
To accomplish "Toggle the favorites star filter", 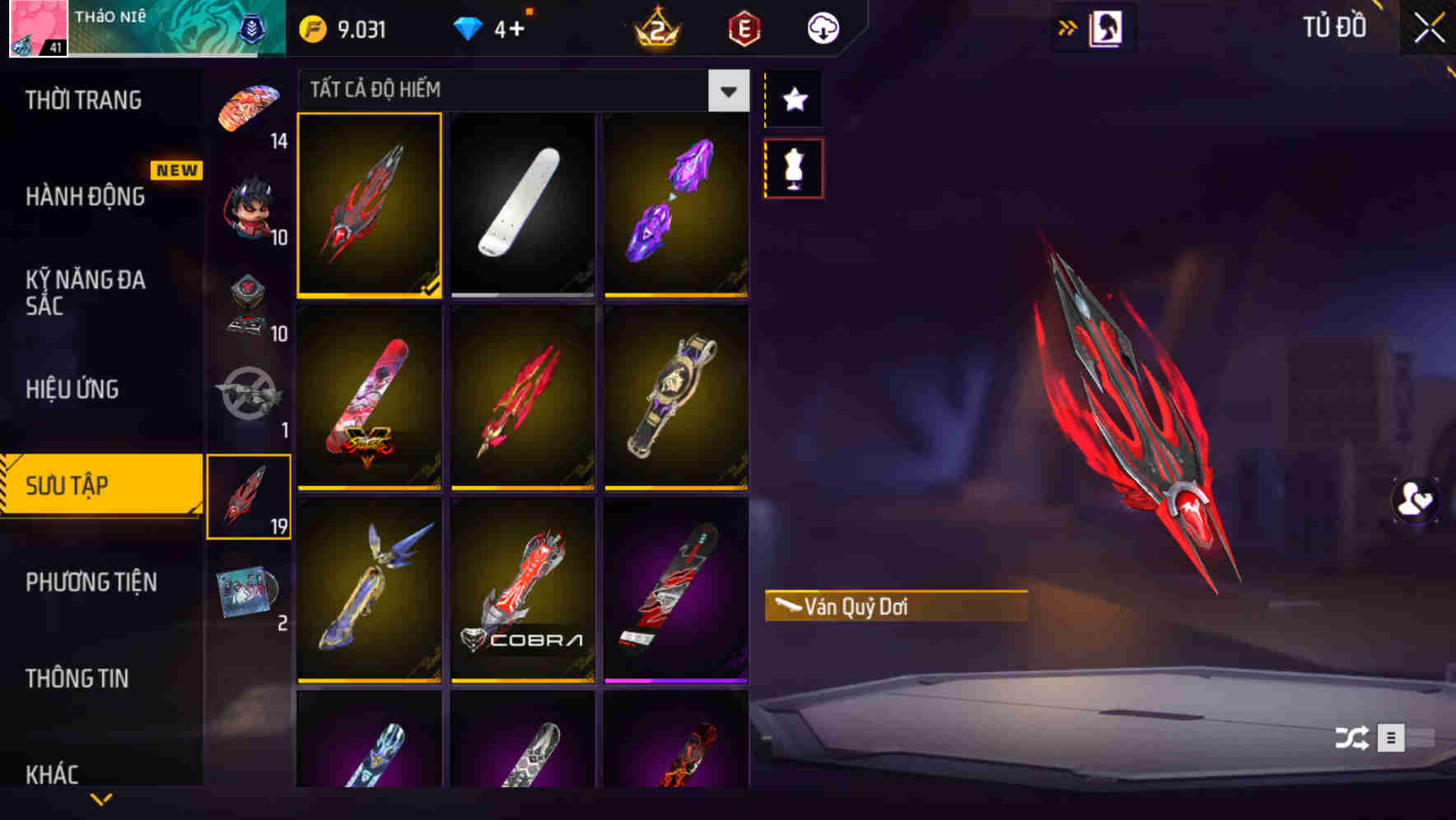I will click(x=794, y=99).
